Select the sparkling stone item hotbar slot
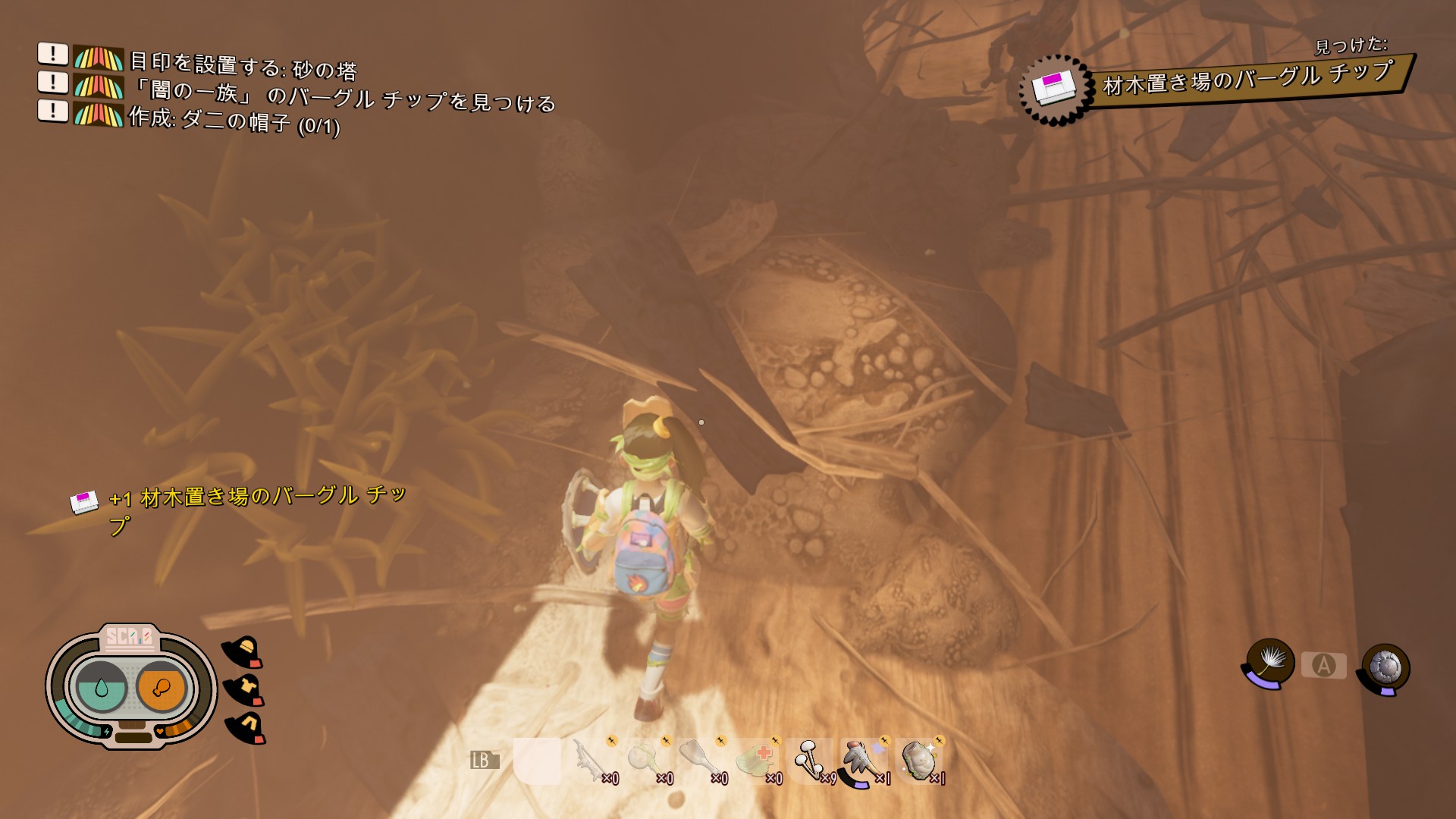 click(x=918, y=761)
